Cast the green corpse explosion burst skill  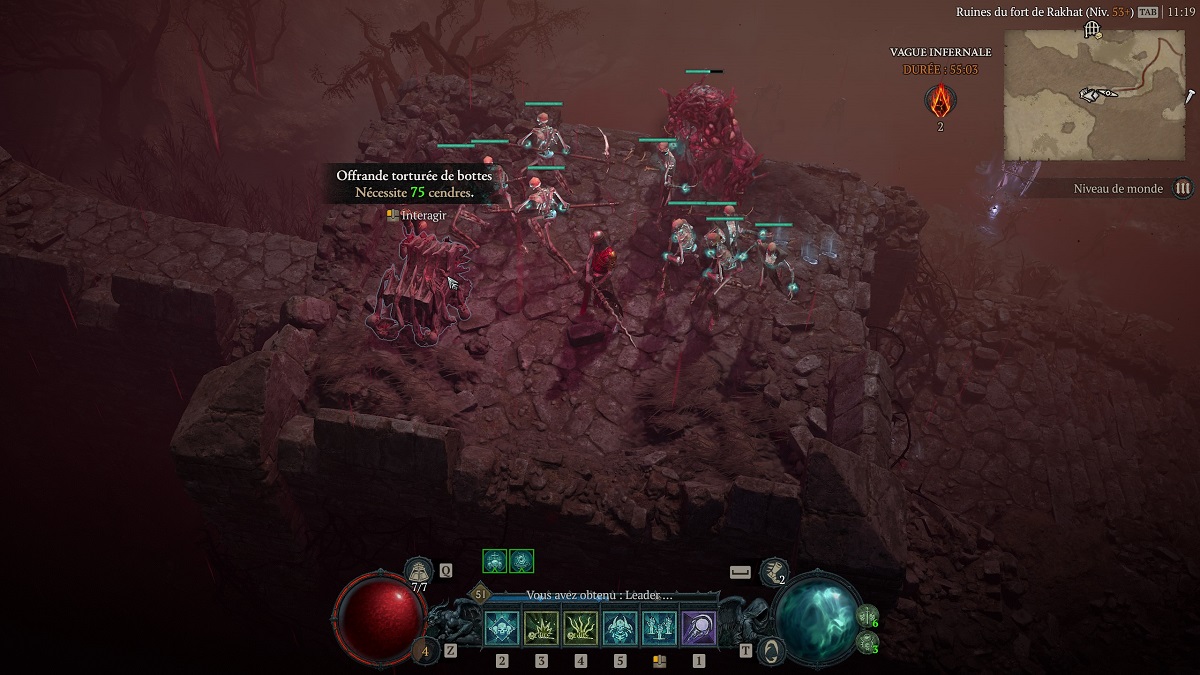coord(540,628)
